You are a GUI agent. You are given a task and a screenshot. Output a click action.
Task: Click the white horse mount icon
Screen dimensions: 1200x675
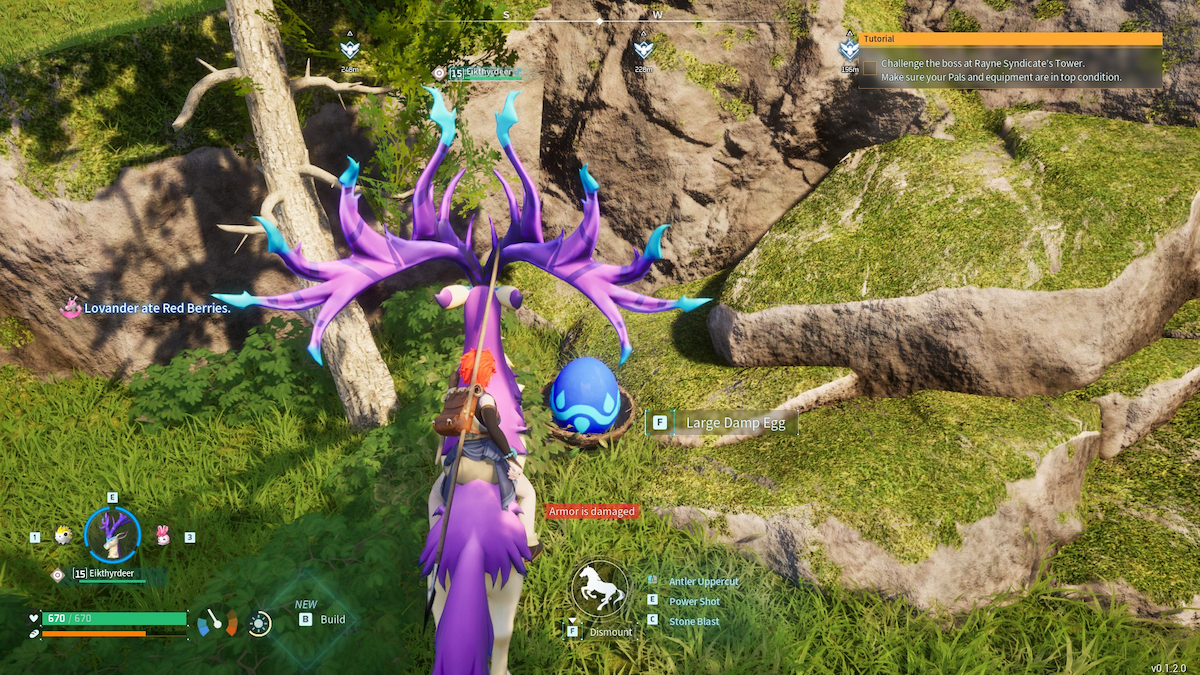[600, 588]
